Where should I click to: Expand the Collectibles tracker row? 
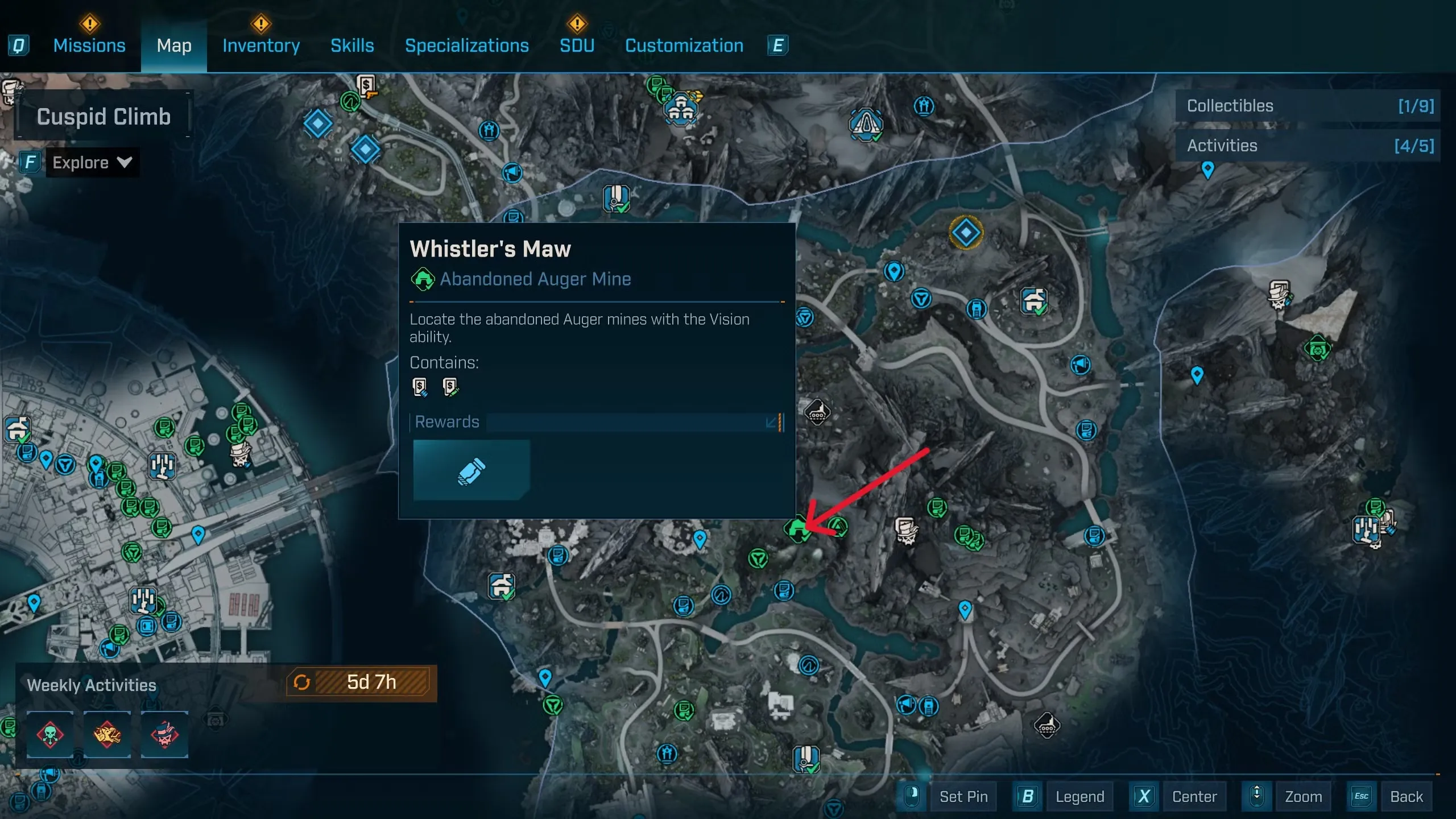click(x=1308, y=106)
